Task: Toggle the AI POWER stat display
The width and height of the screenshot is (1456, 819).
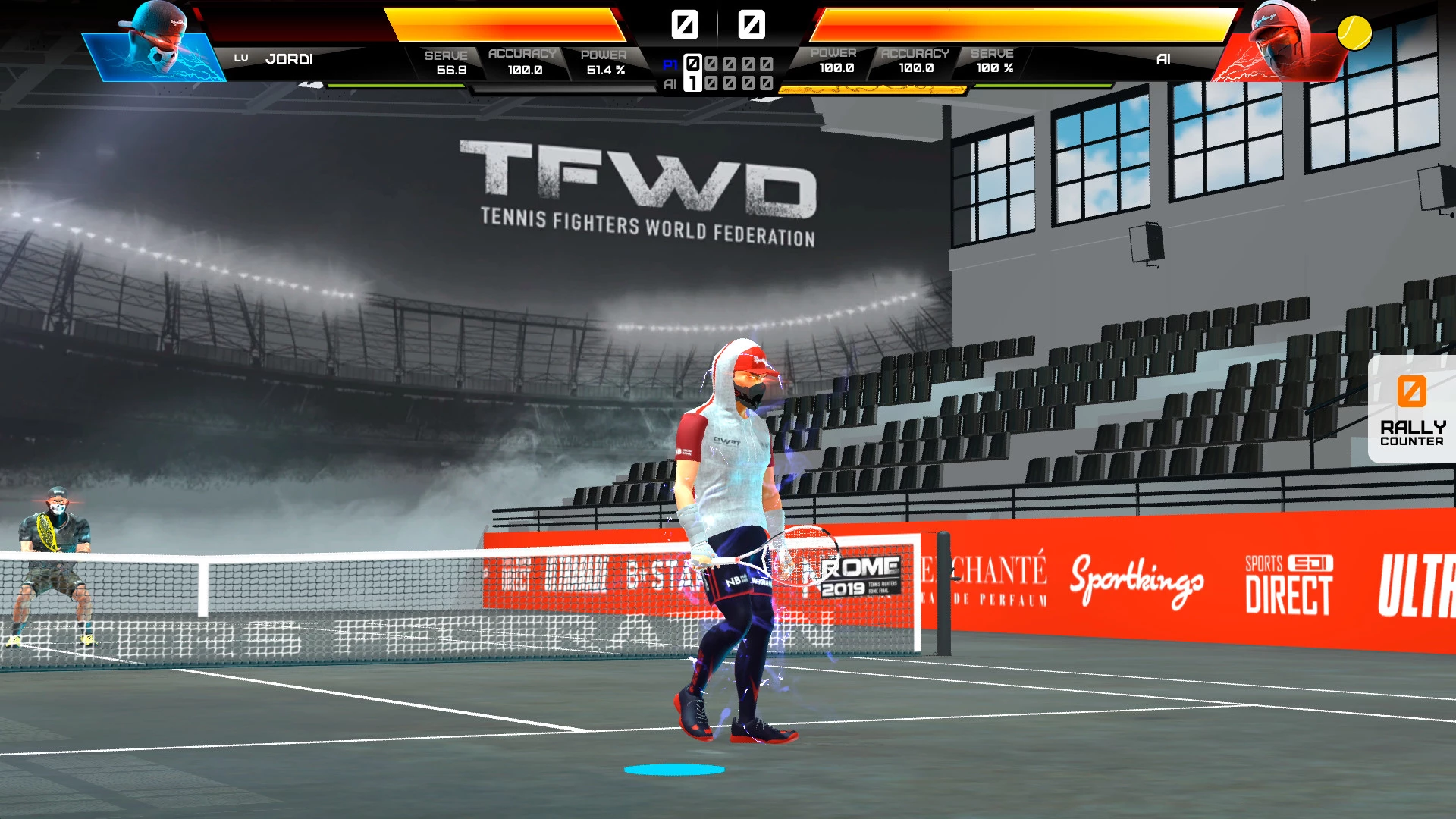Action: [834, 61]
